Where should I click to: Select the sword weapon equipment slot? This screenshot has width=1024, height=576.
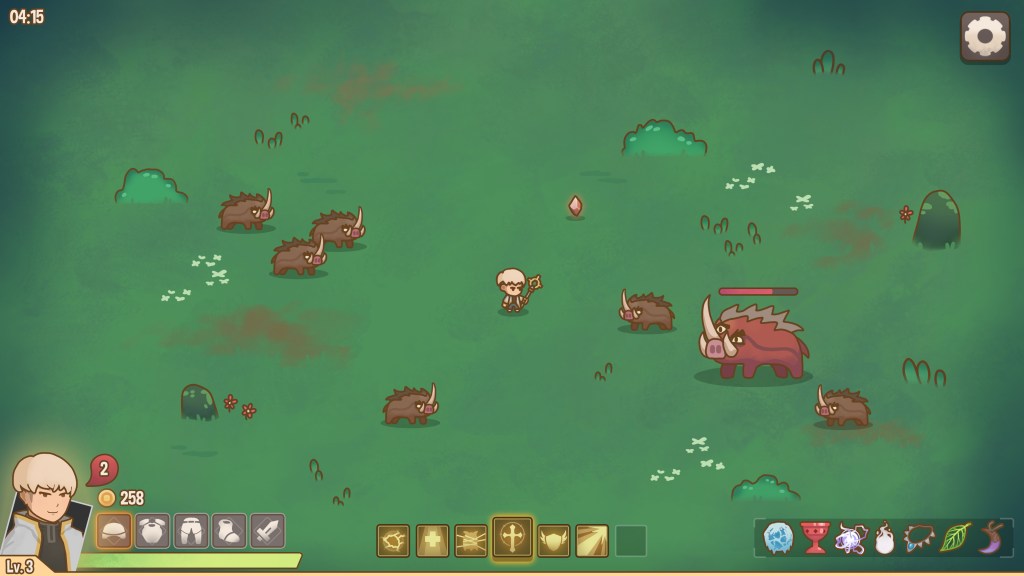(x=267, y=531)
